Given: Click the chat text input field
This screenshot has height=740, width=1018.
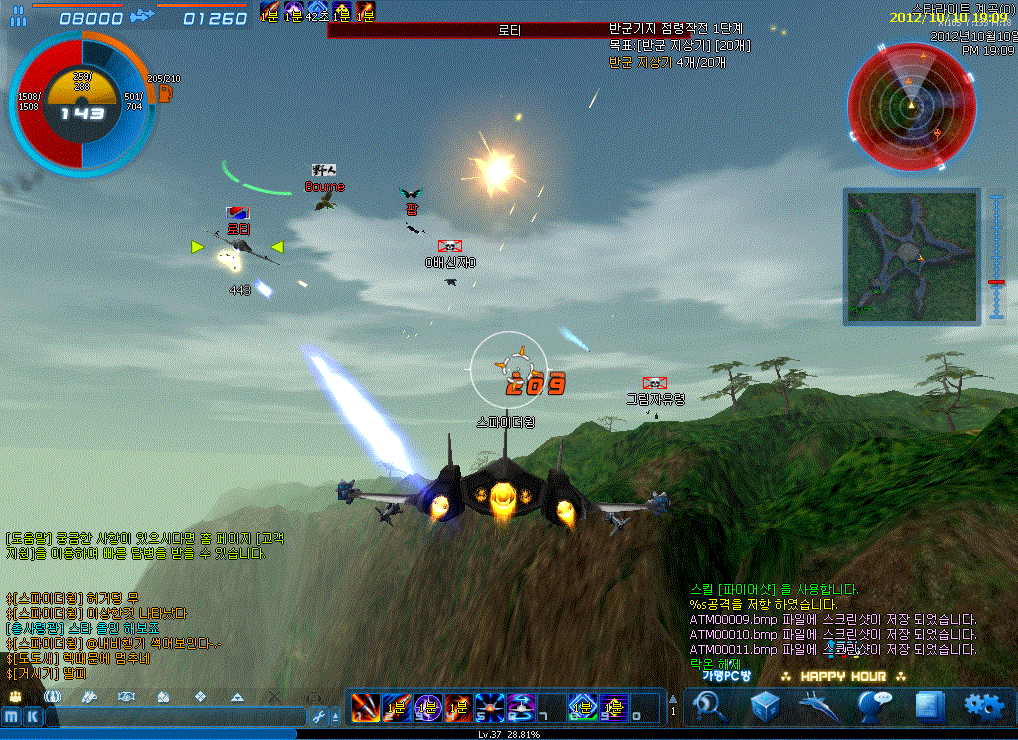Looking at the screenshot, I should [175, 716].
